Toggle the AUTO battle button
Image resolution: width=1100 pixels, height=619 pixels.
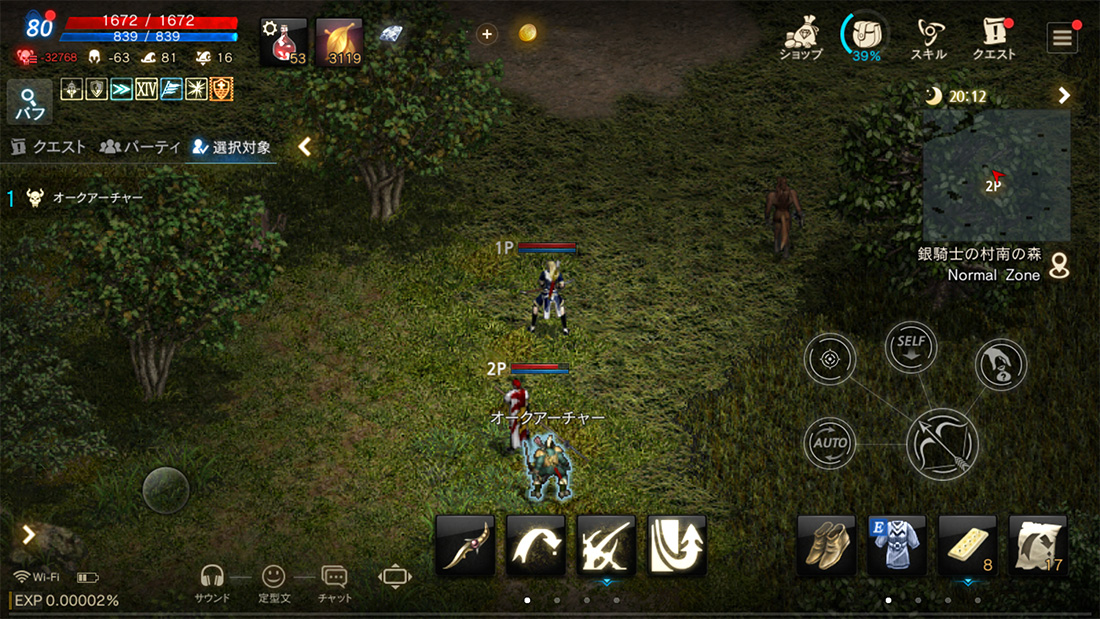[x=830, y=442]
